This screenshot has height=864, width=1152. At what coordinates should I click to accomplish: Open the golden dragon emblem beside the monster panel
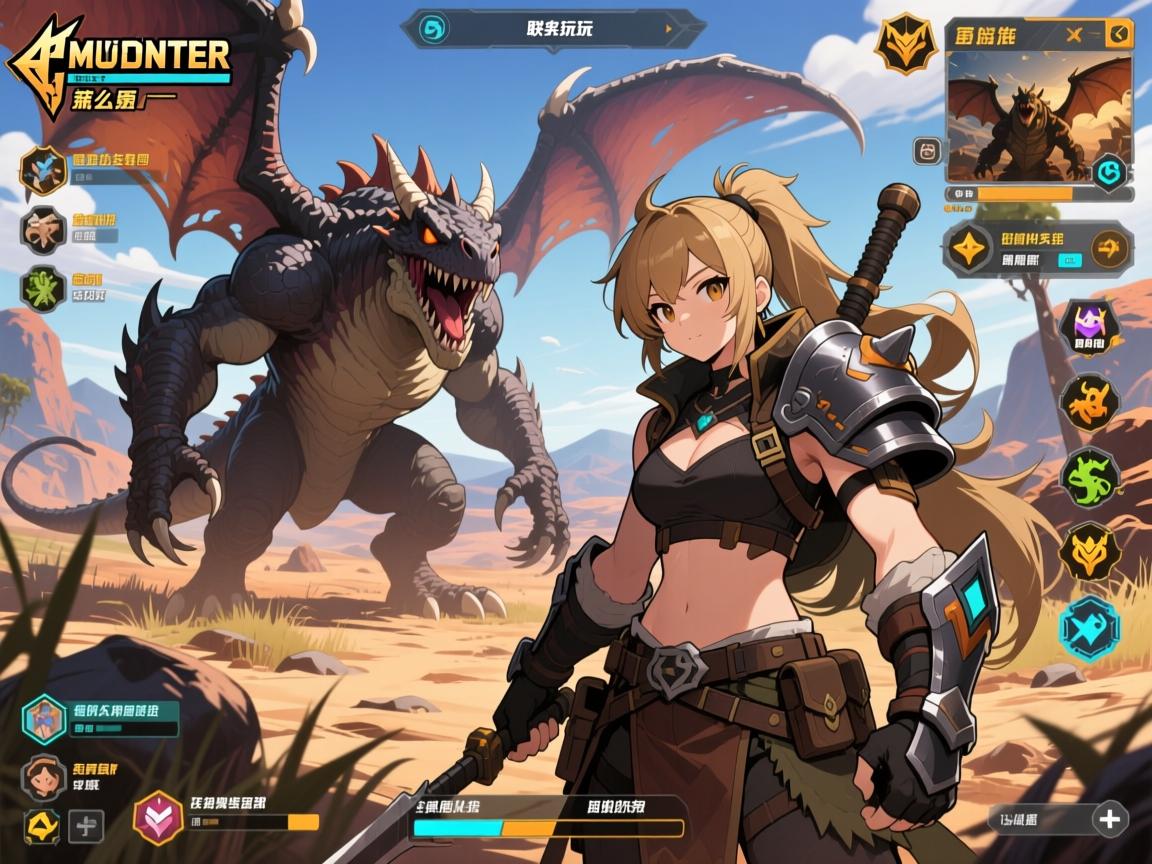pos(904,42)
